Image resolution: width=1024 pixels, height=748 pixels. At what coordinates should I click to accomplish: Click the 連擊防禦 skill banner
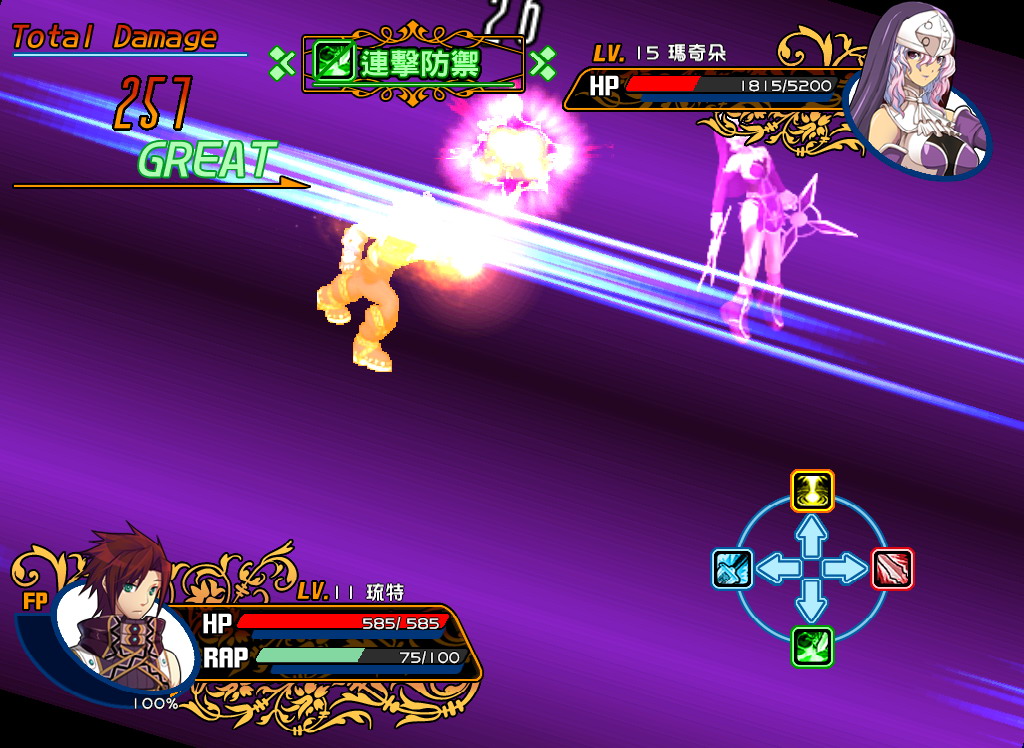pos(413,64)
